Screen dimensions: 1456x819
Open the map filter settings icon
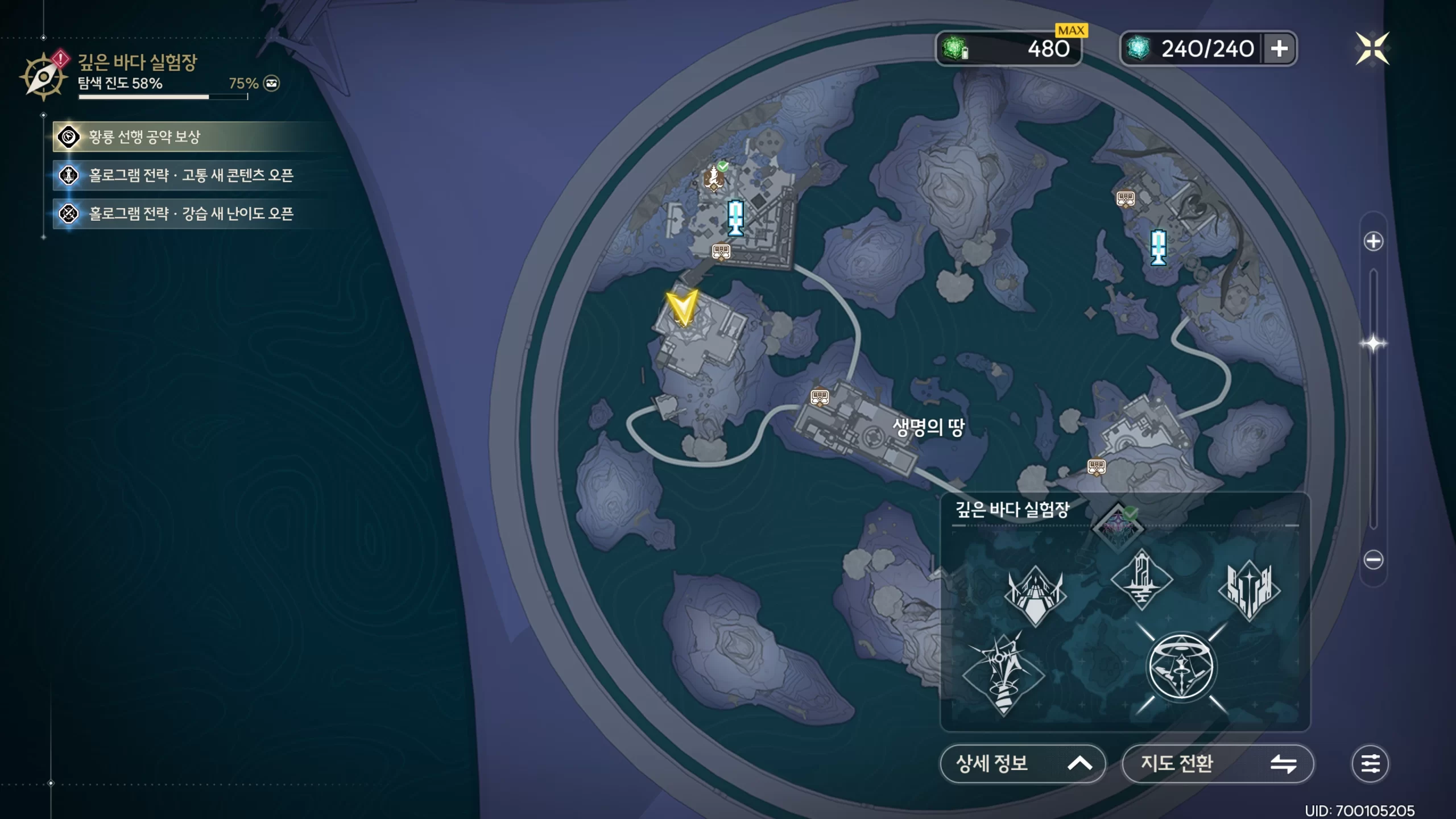click(1370, 763)
